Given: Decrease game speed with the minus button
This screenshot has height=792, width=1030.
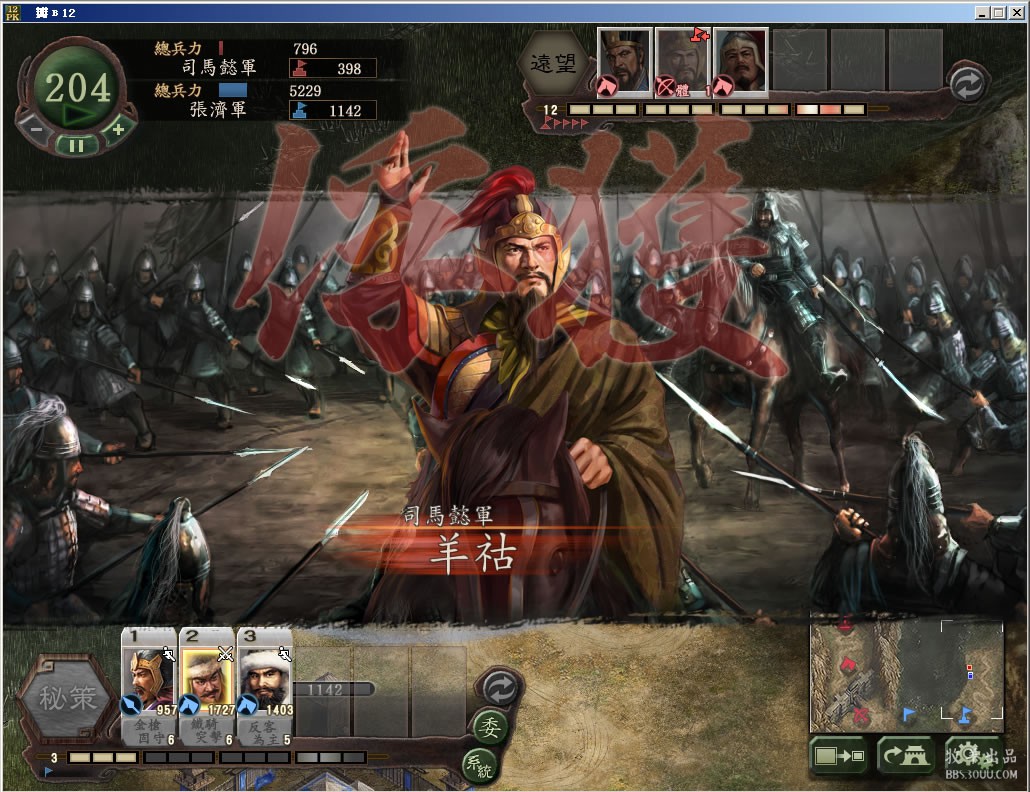Looking at the screenshot, I should [35, 128].
